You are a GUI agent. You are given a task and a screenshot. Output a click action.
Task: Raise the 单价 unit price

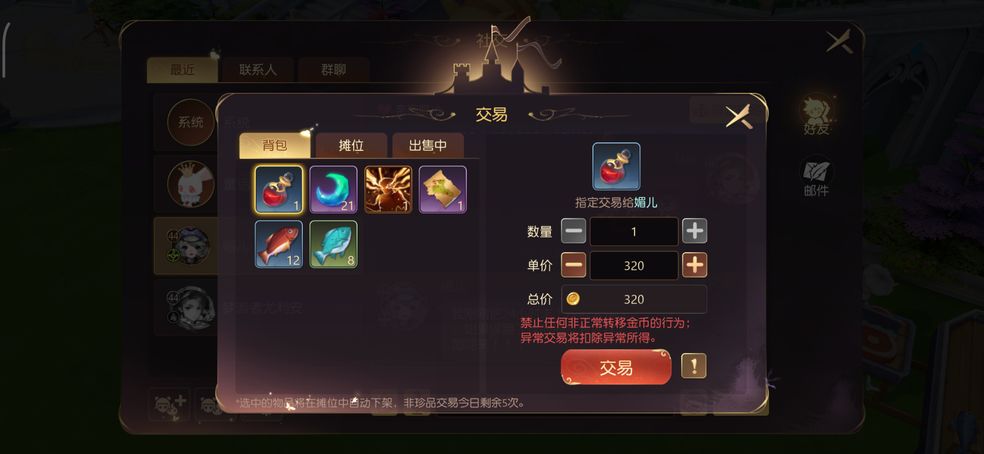(x=694, y=266)
